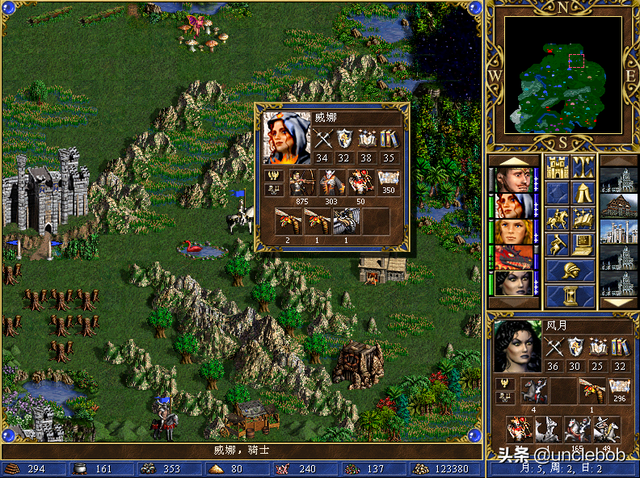This screenshot has height=478, width=640.
Task: Select the black-haired woman portrait in hero list
Action: 513,284
